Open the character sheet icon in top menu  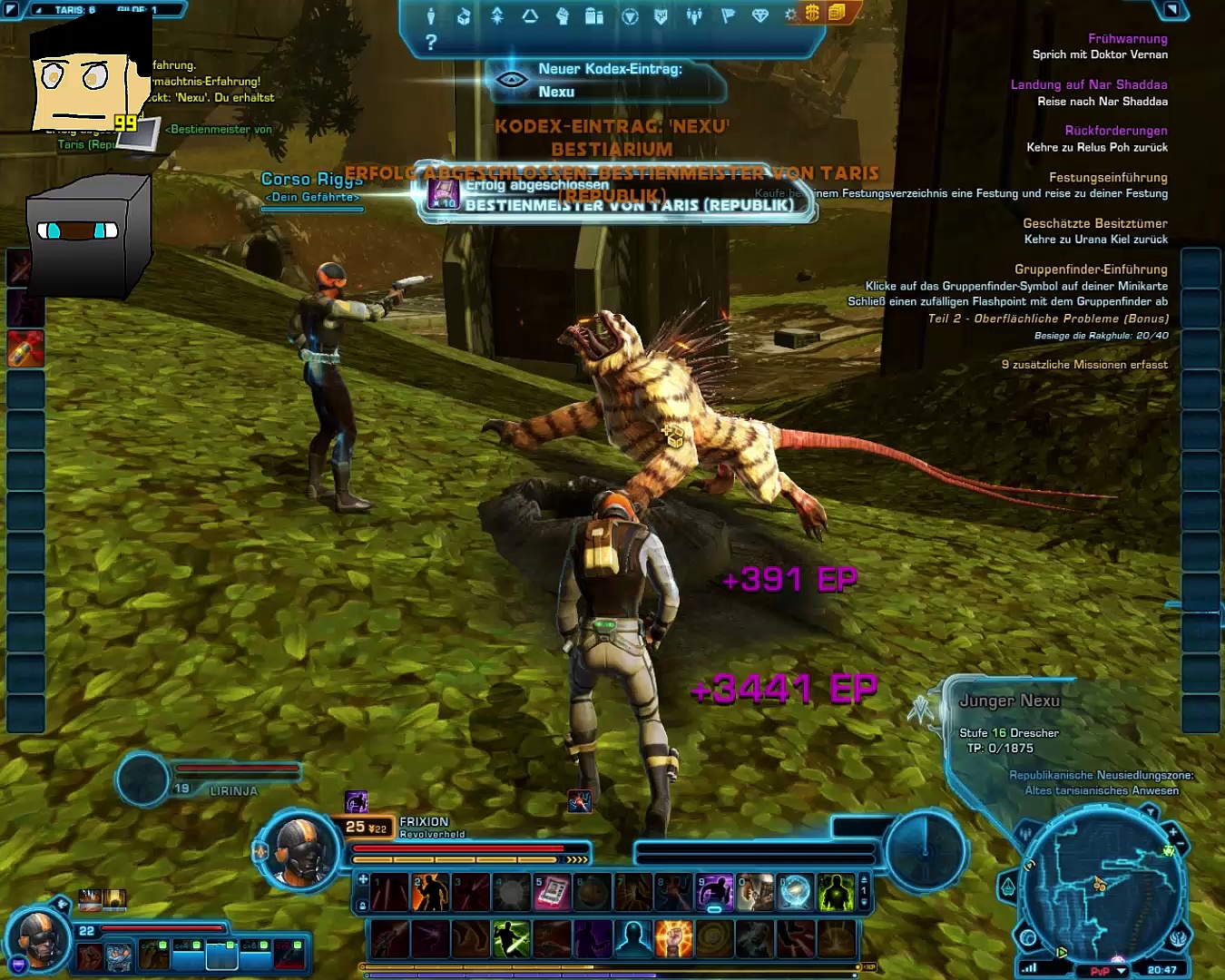tap(431, 15)
